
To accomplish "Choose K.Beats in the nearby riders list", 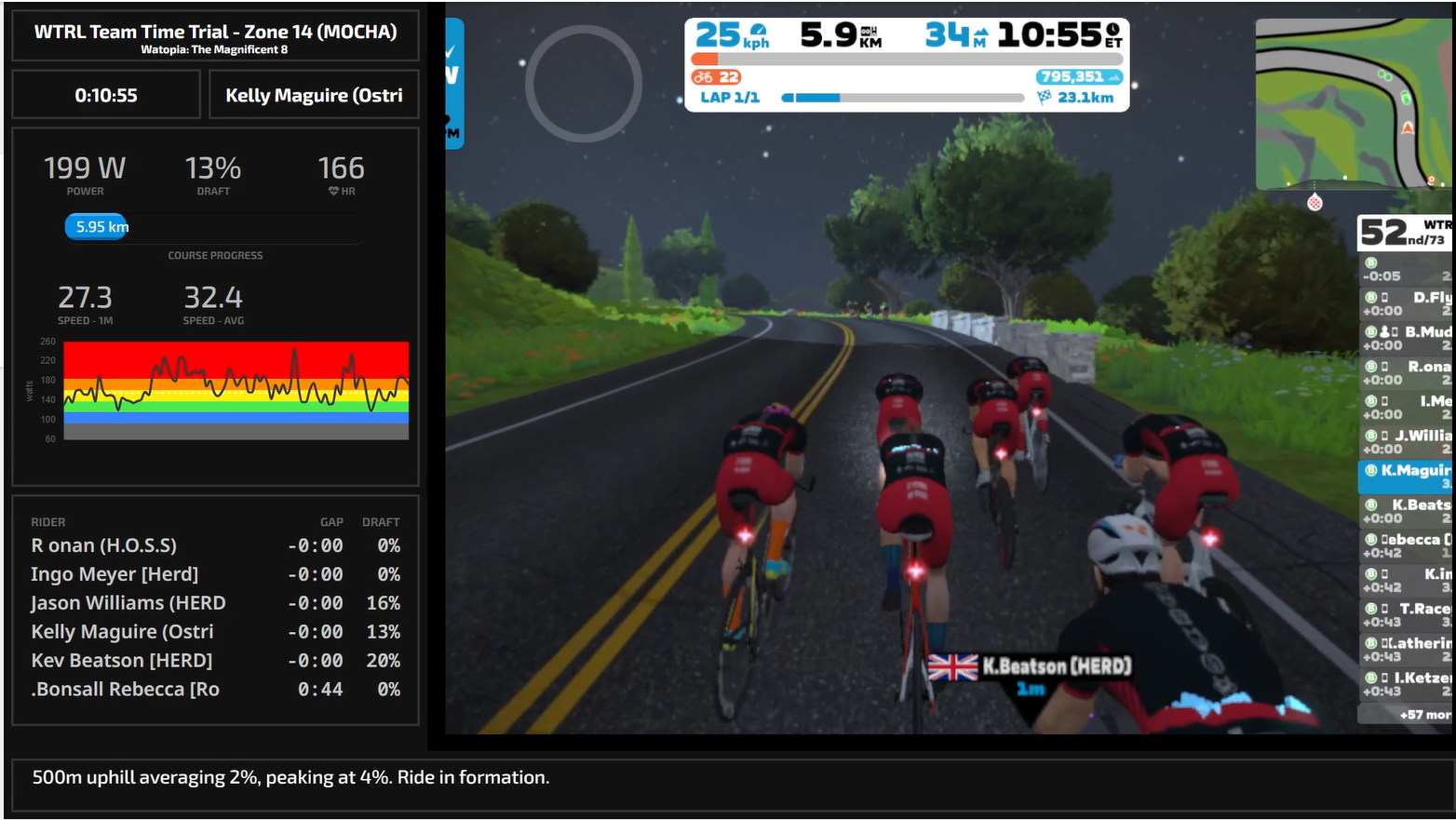I will pyautogui.click(x=1408, y=511).
